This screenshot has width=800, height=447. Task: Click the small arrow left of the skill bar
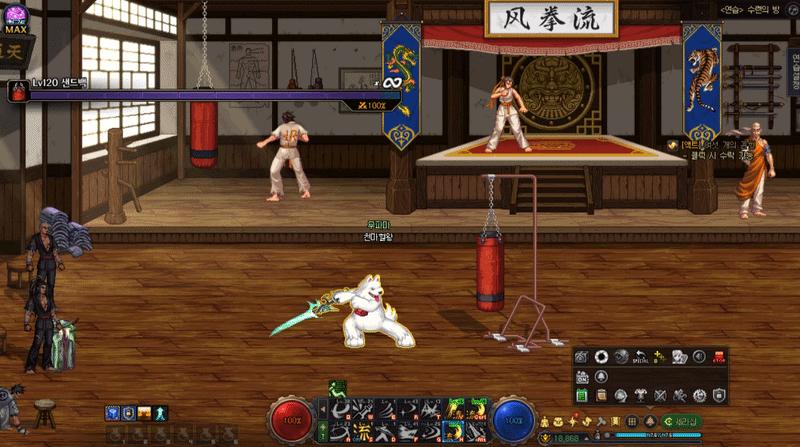click(324, 410)
